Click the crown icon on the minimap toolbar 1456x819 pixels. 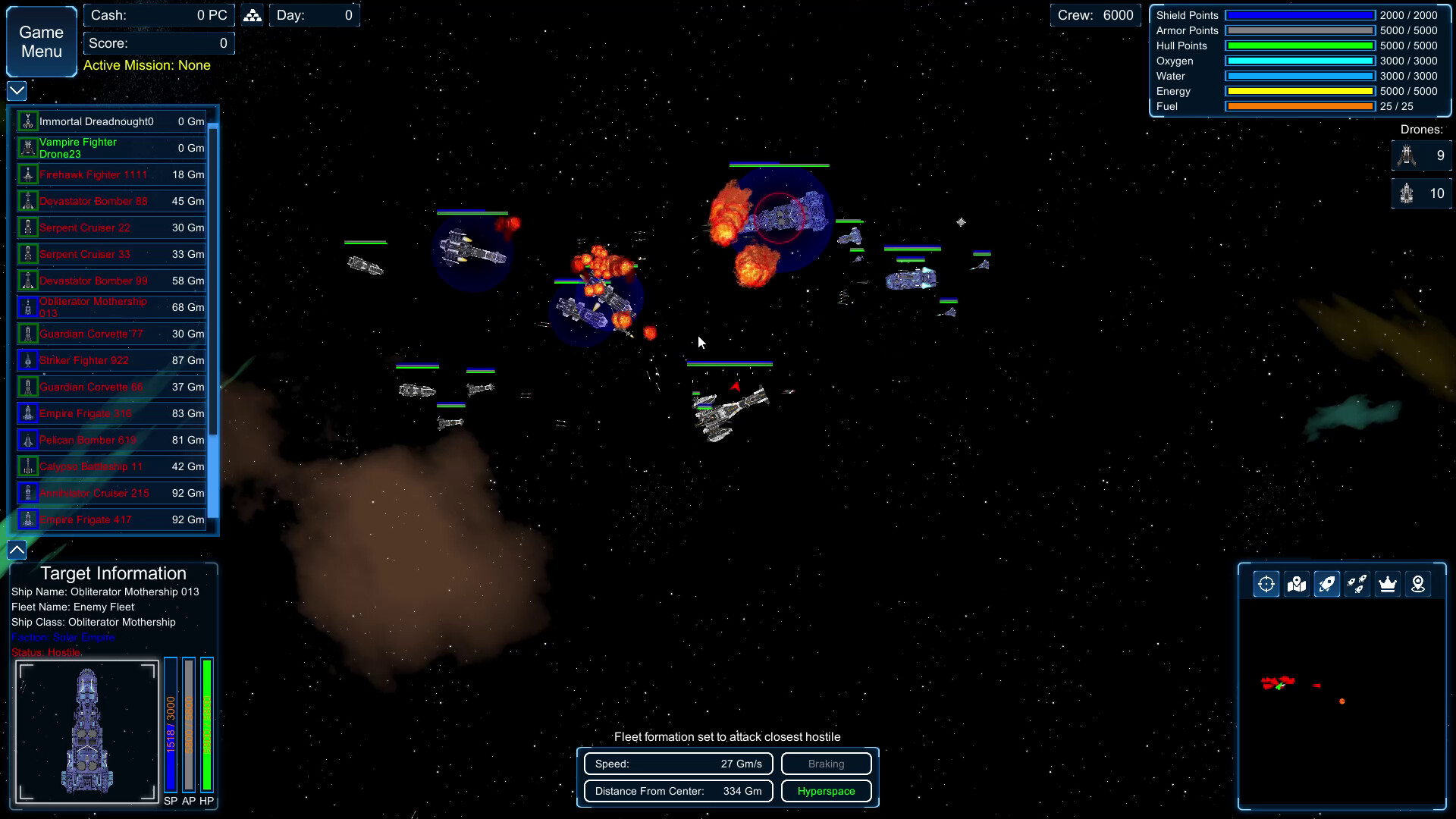[x=1388, y=584]
